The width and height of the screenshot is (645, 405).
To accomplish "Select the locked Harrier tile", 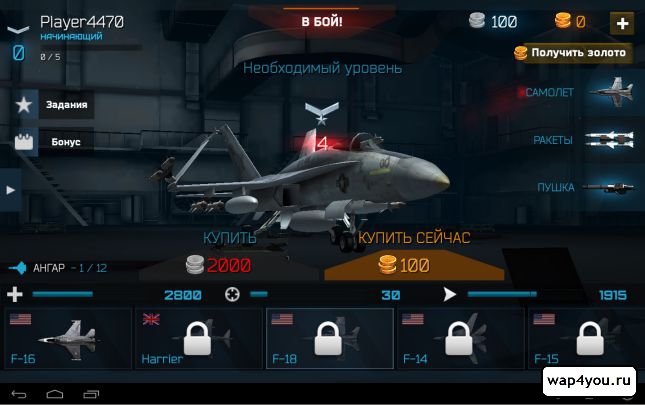I will [198, 339].
